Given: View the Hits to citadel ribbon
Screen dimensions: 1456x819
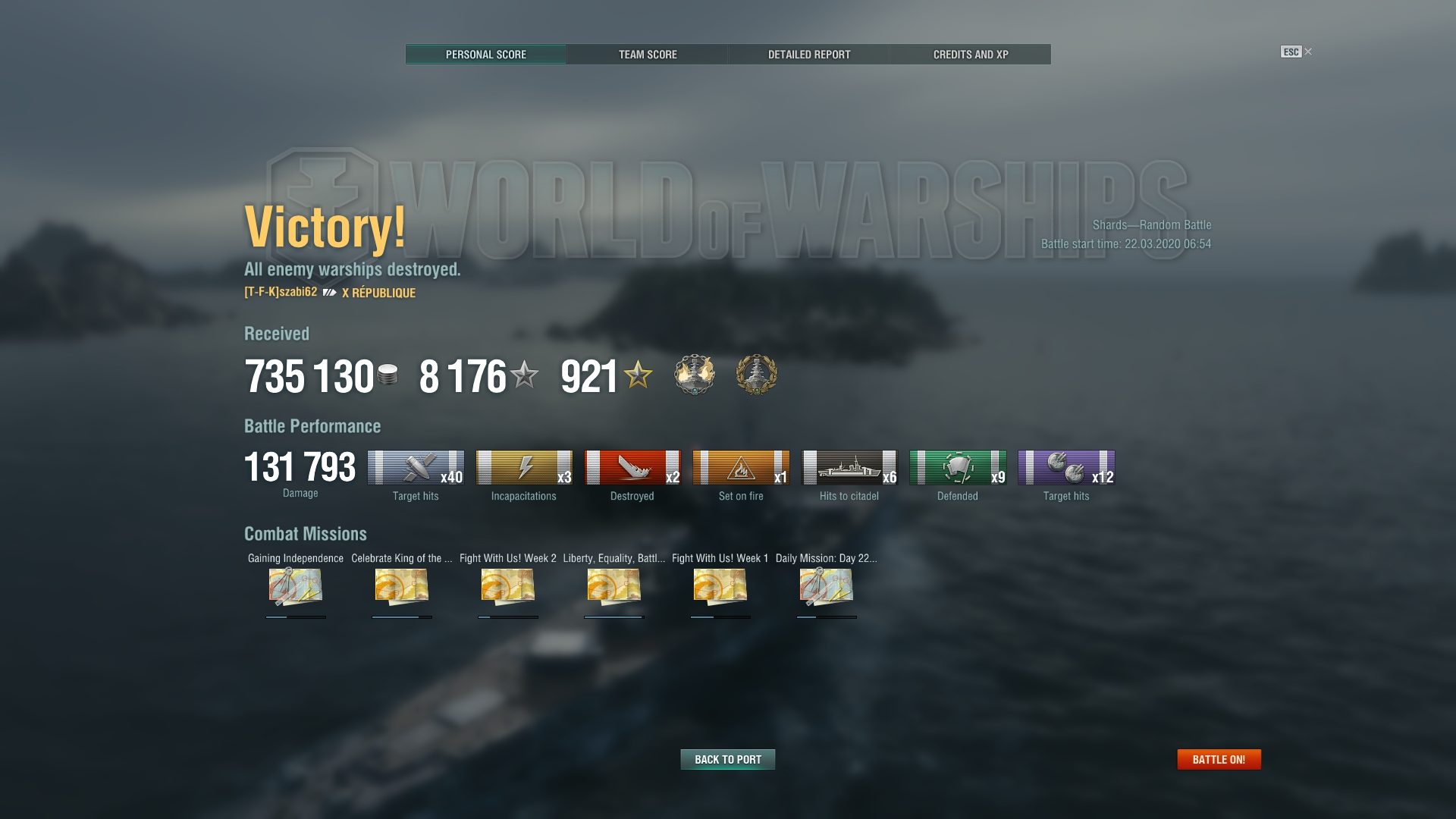Looking at the screenshot, I should (x=849, y=468).
